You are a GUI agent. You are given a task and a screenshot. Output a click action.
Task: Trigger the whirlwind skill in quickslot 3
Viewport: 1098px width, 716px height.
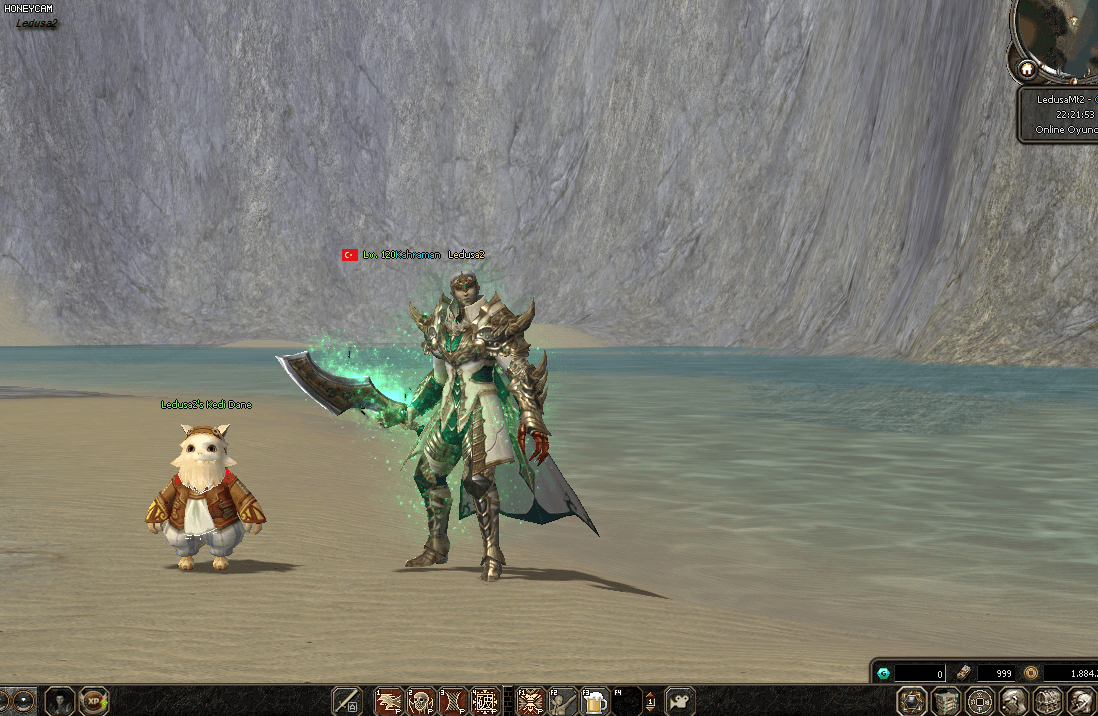453,701
